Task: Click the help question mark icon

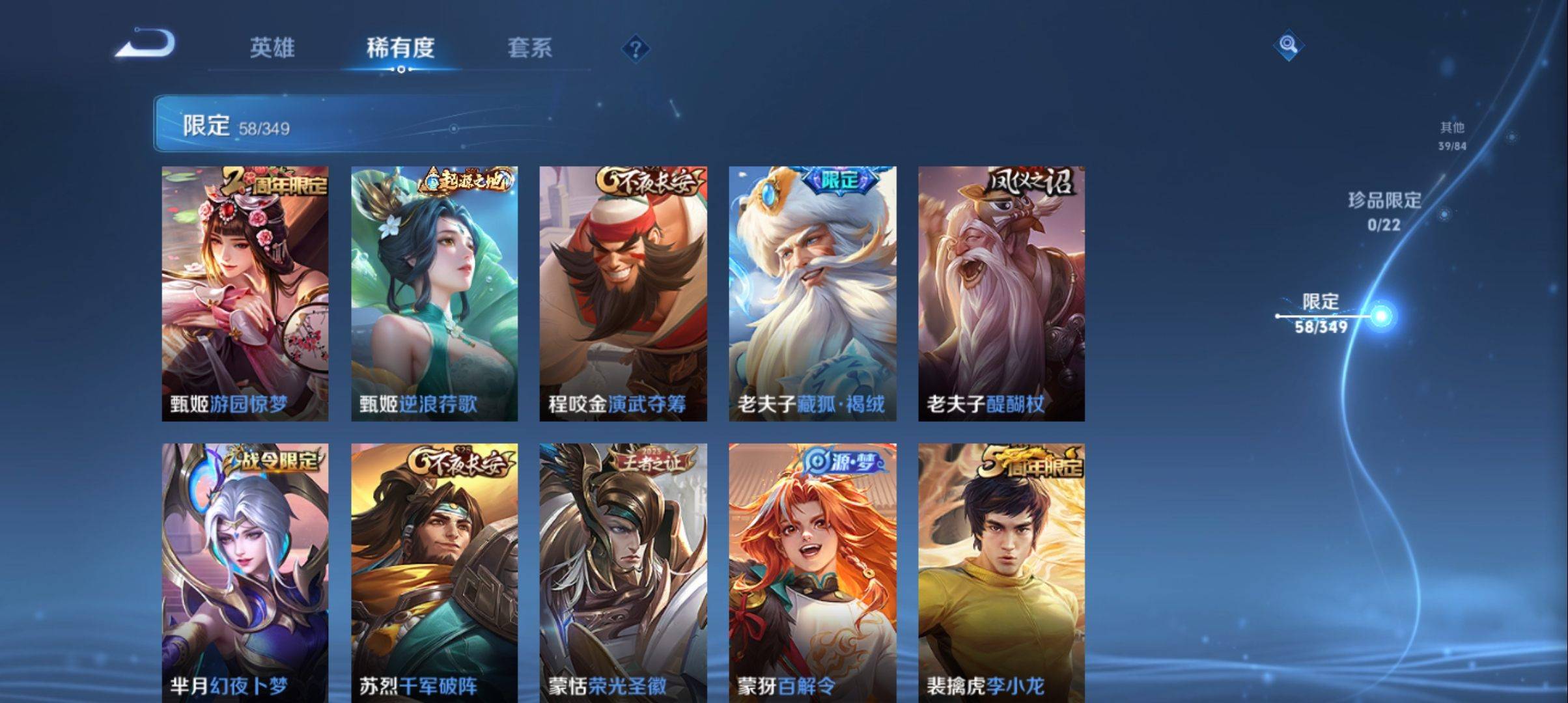Action: 636,49
